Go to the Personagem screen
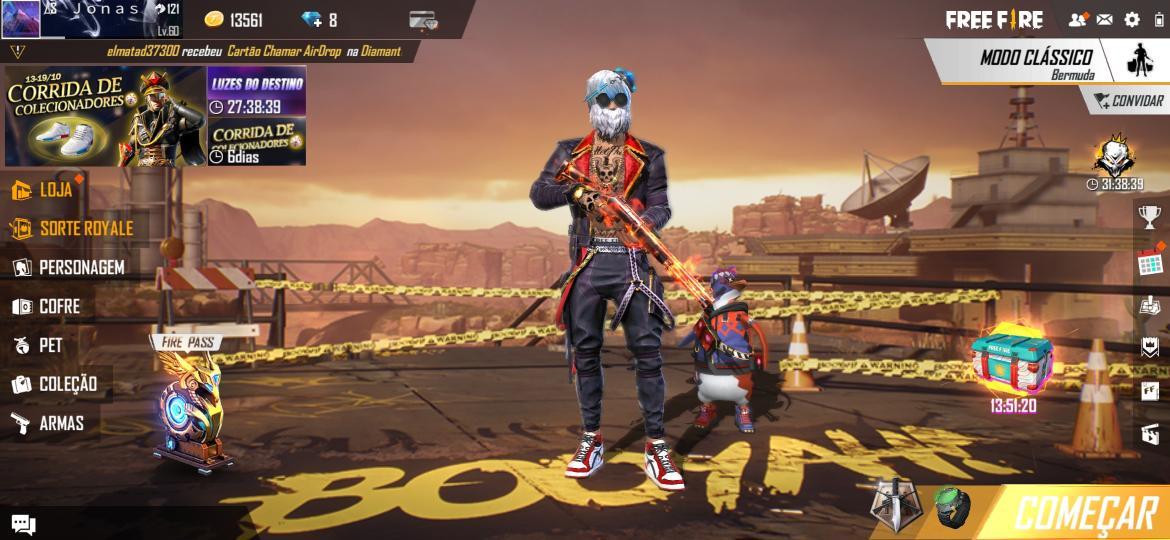Viewport: 1170px width, 540px height. pyautogui.click(x=68, y=268)
